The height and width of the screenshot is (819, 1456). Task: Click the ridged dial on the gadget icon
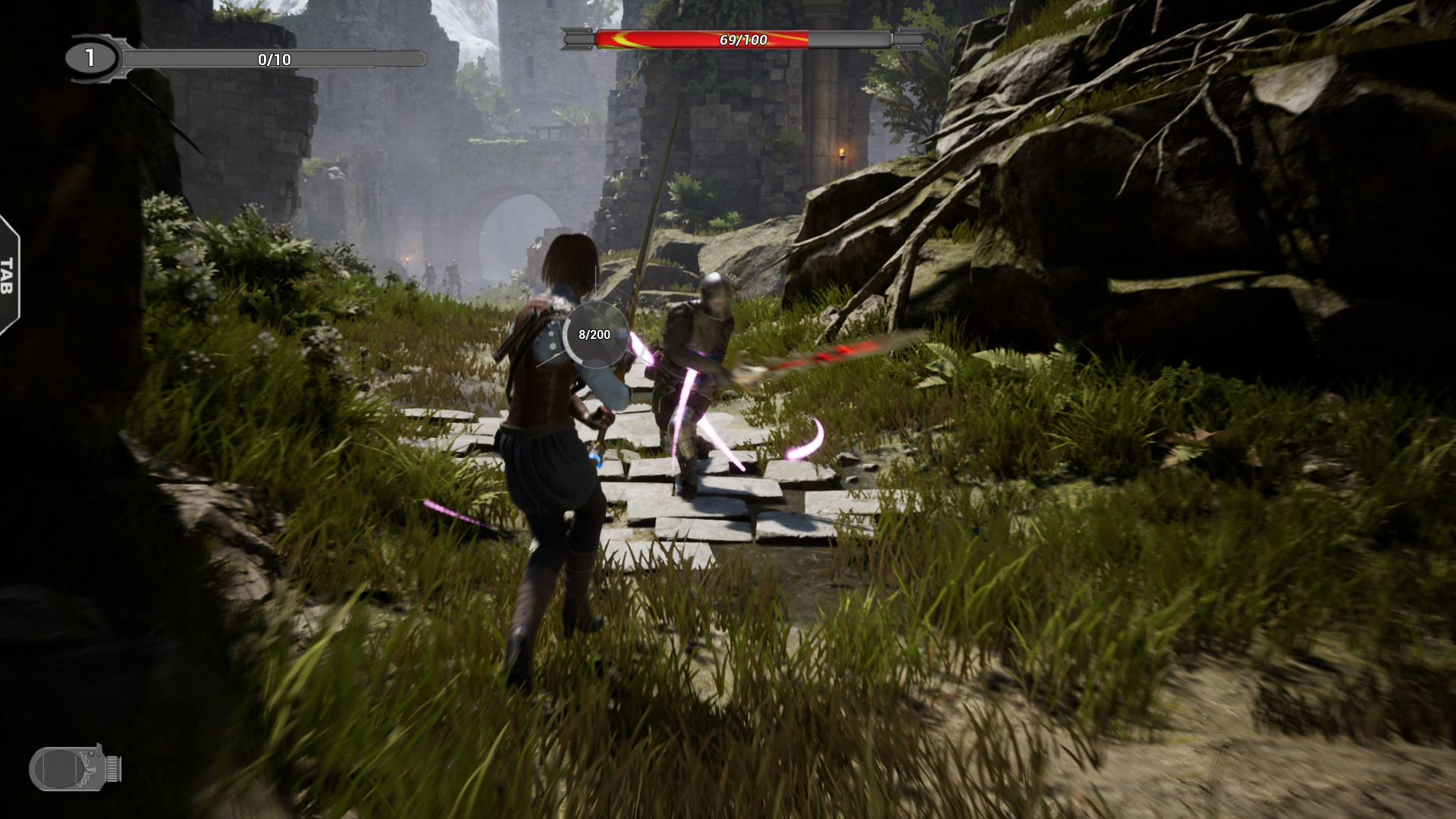[x=112, y=769]
